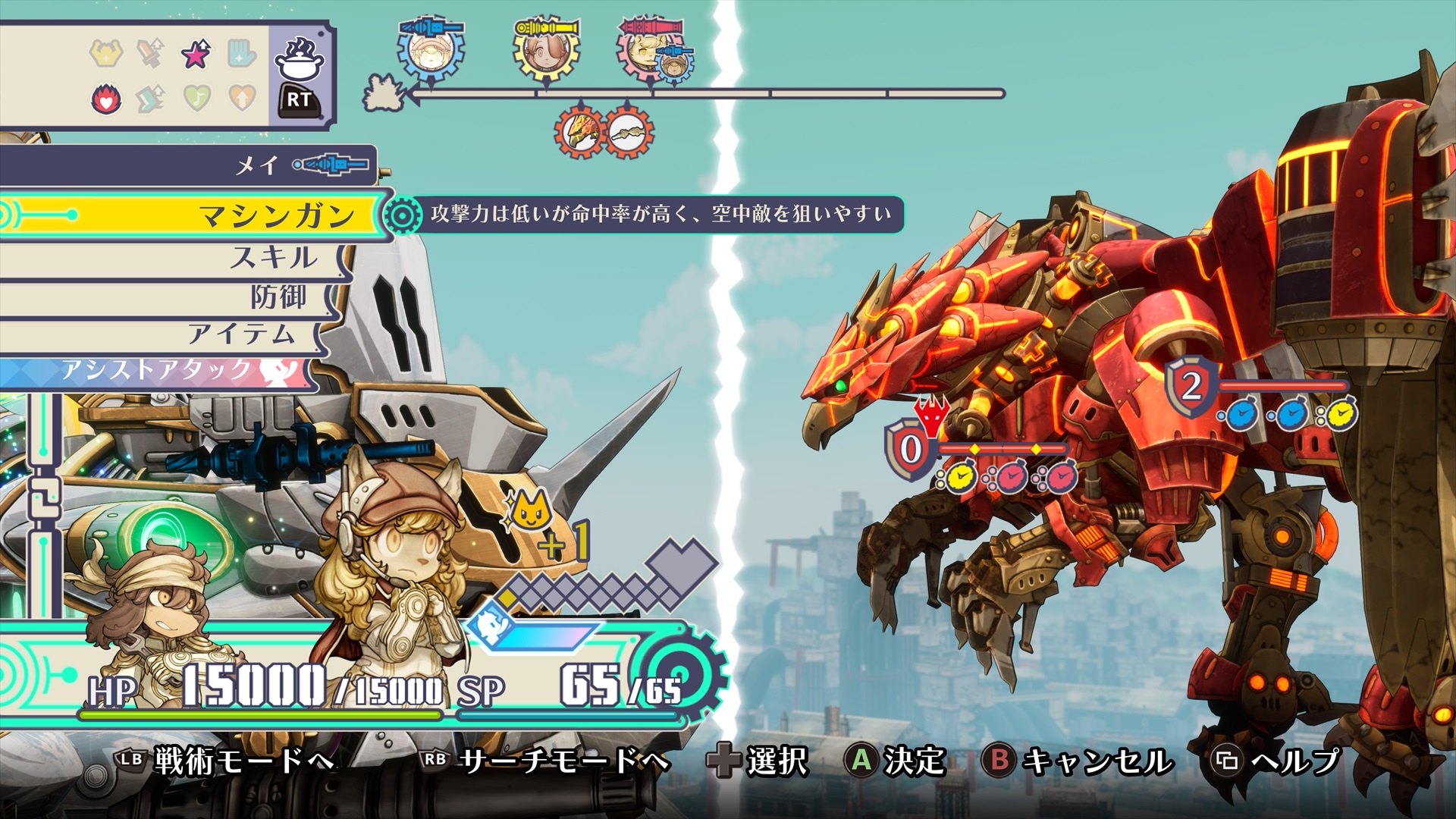Select the pink star status icon
Screen dimensions: 1456x819
tap(196, 55)
